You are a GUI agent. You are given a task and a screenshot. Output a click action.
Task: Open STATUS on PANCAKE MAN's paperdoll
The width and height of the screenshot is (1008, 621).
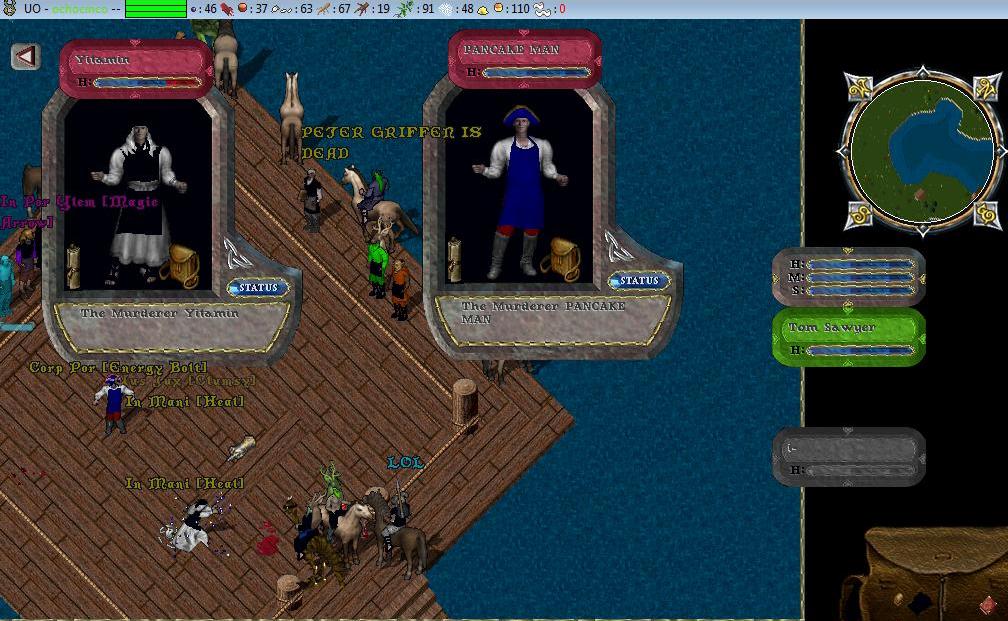(639, 281)
